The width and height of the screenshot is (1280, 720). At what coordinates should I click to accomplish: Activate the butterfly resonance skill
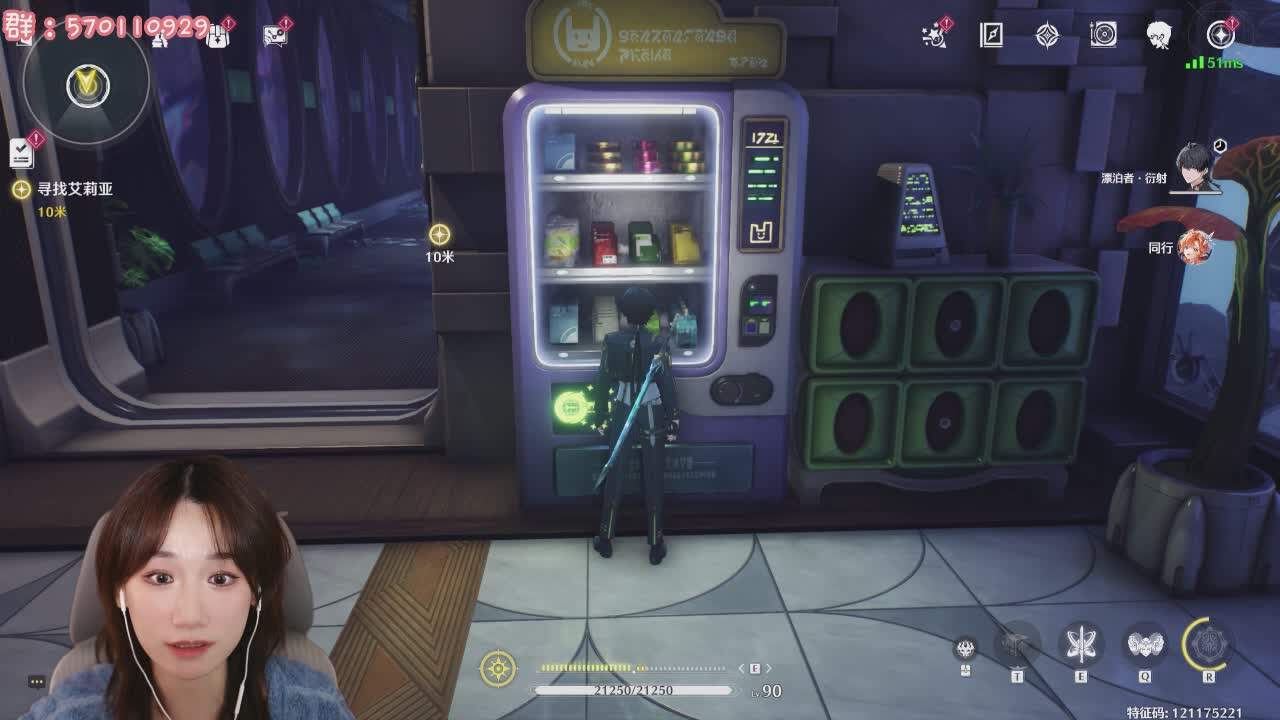tap(1081, 645)
